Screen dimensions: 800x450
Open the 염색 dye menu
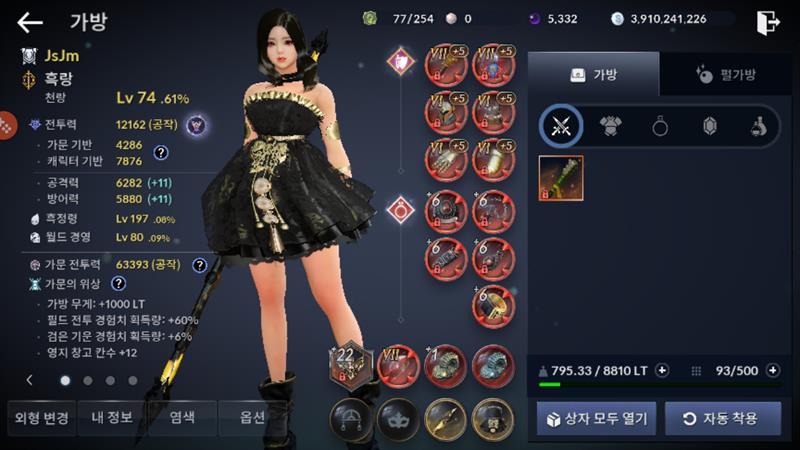point(181,417)
